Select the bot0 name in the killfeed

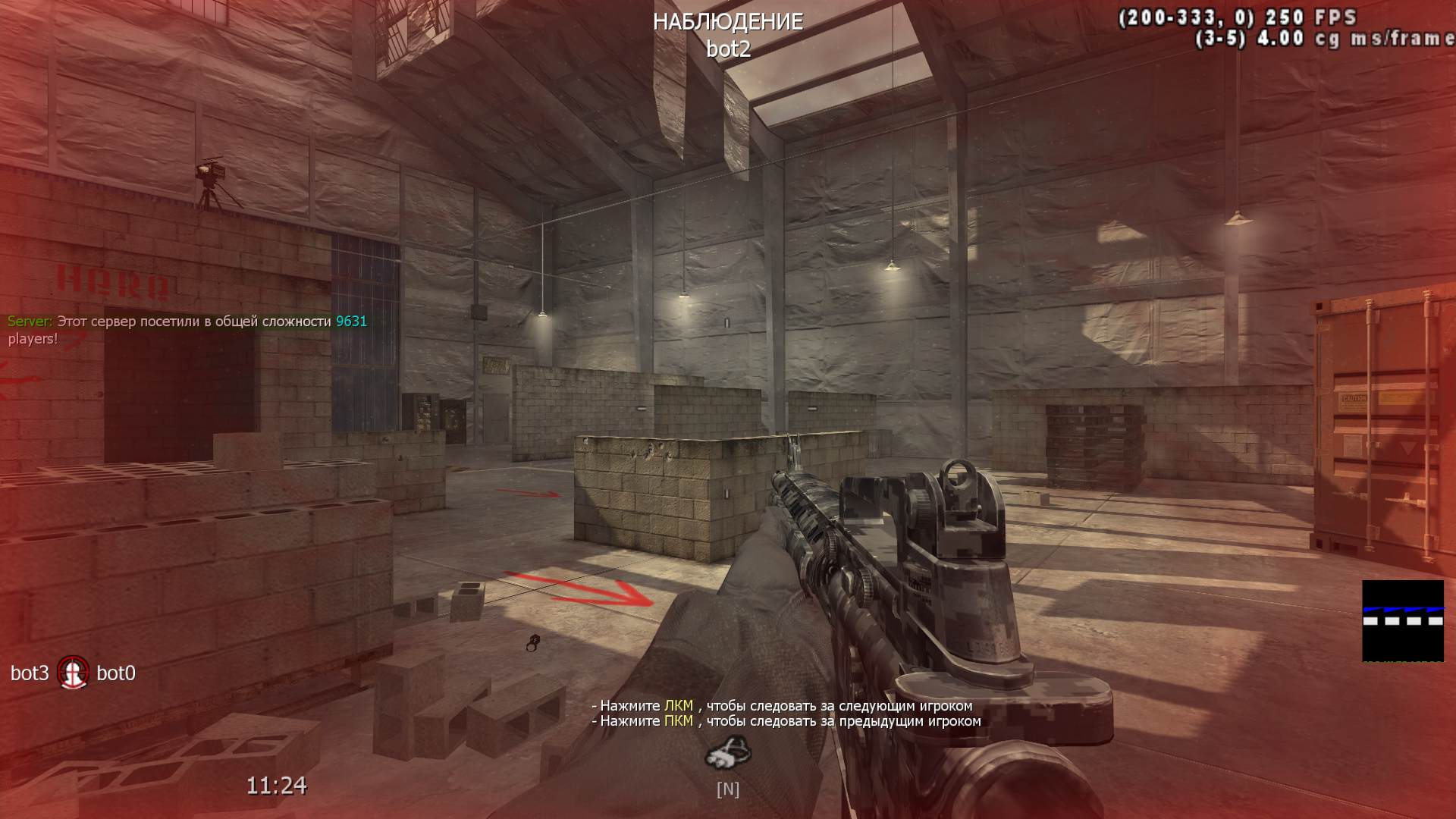(x=118, y=673)
